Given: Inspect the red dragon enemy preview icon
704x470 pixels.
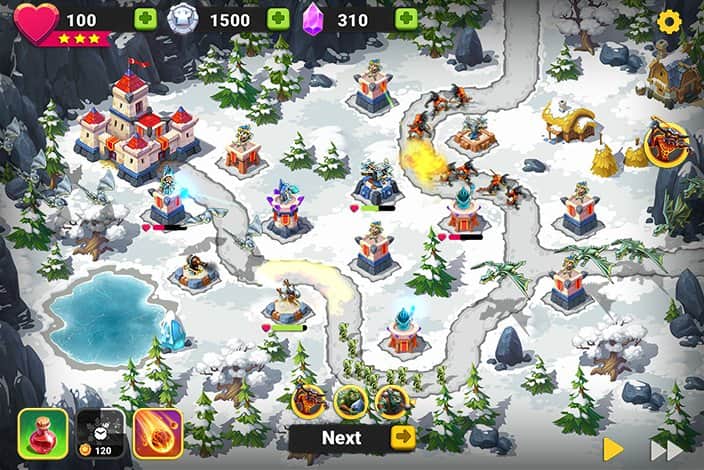Looking at the screenshot, I should [307, 400].
